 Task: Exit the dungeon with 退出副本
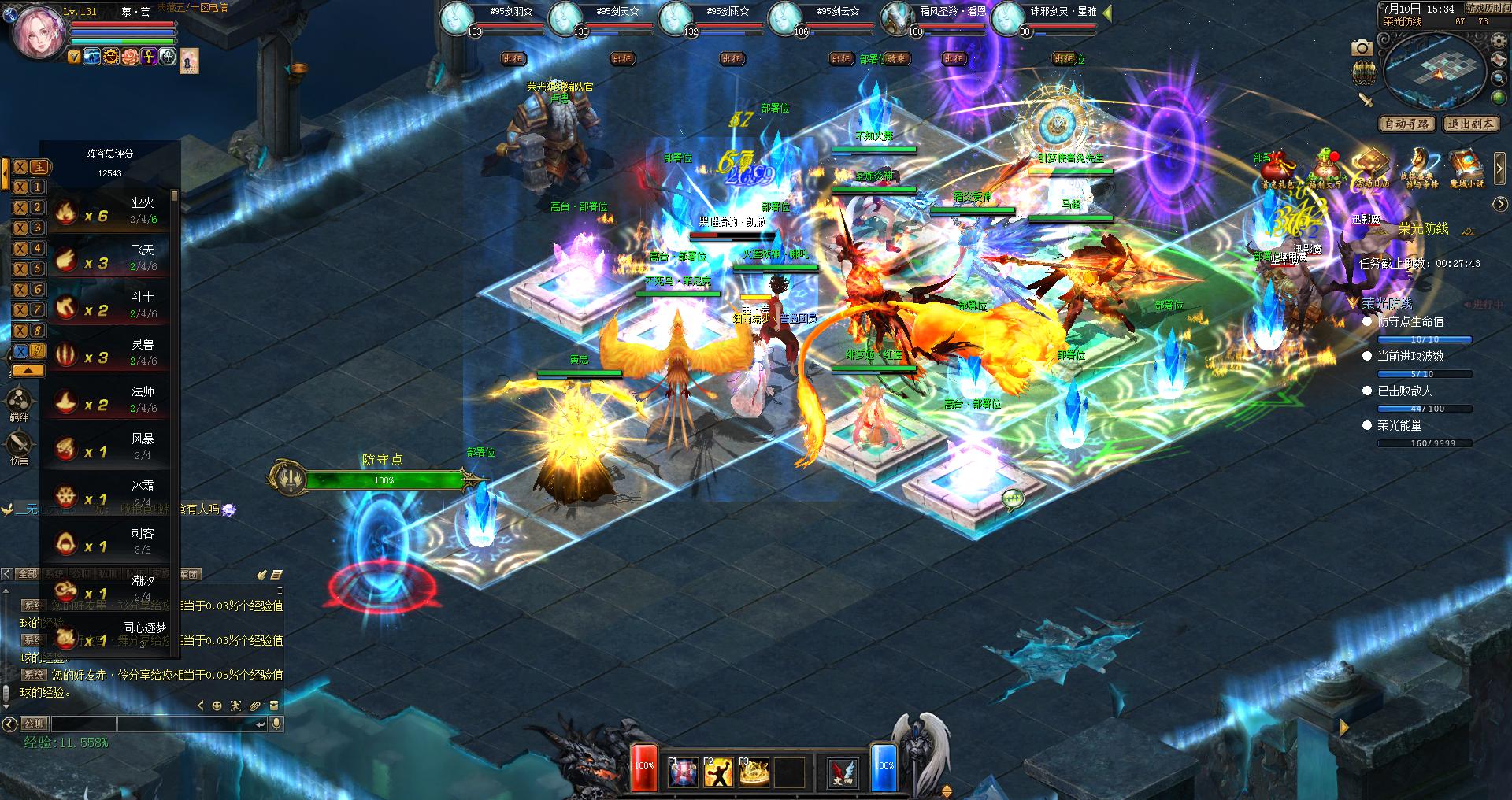pyautogui.click(x=1469, y=124)
